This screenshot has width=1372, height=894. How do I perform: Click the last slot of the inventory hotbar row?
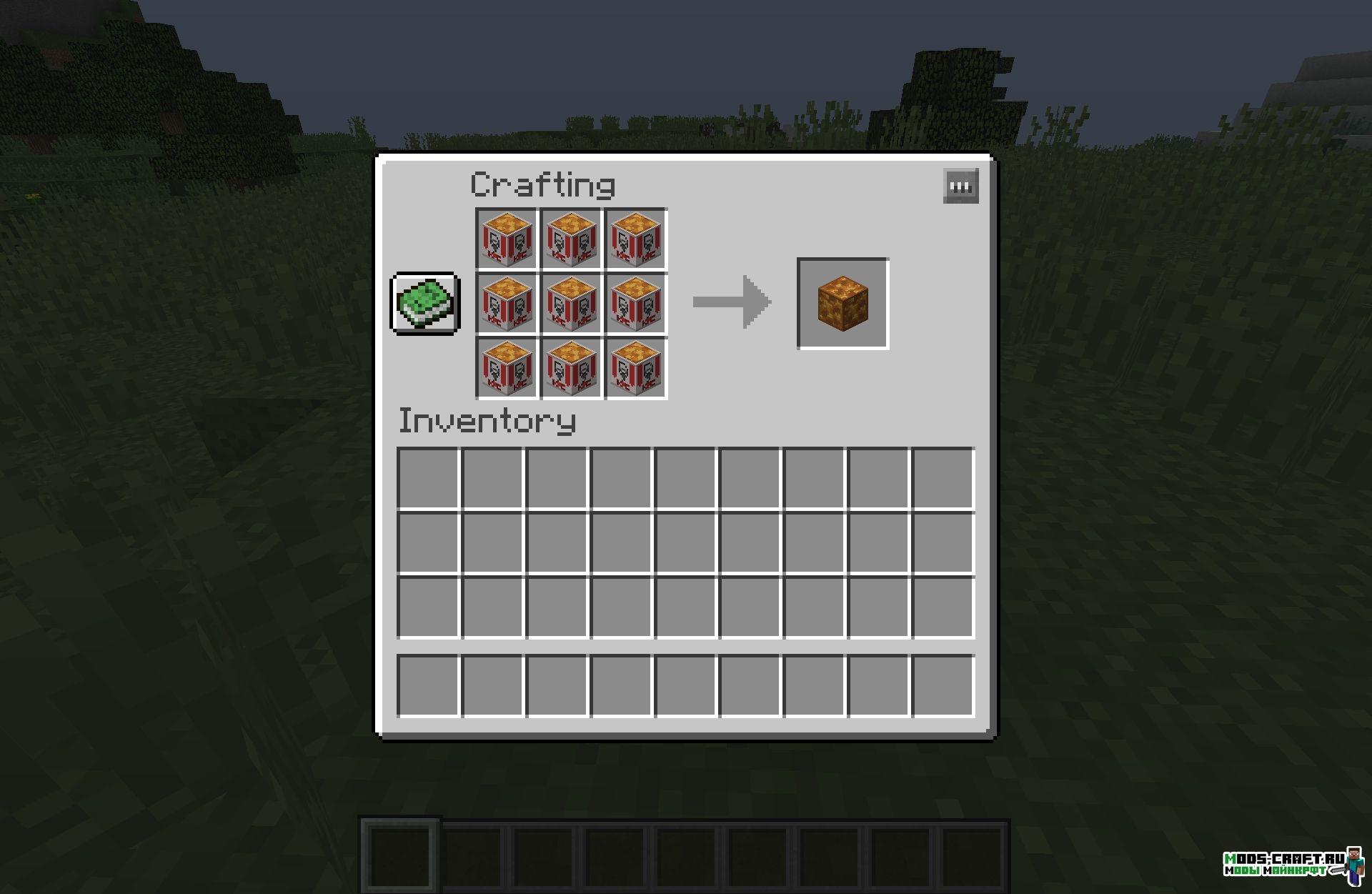pyautogui.click(x=943, y=687)
